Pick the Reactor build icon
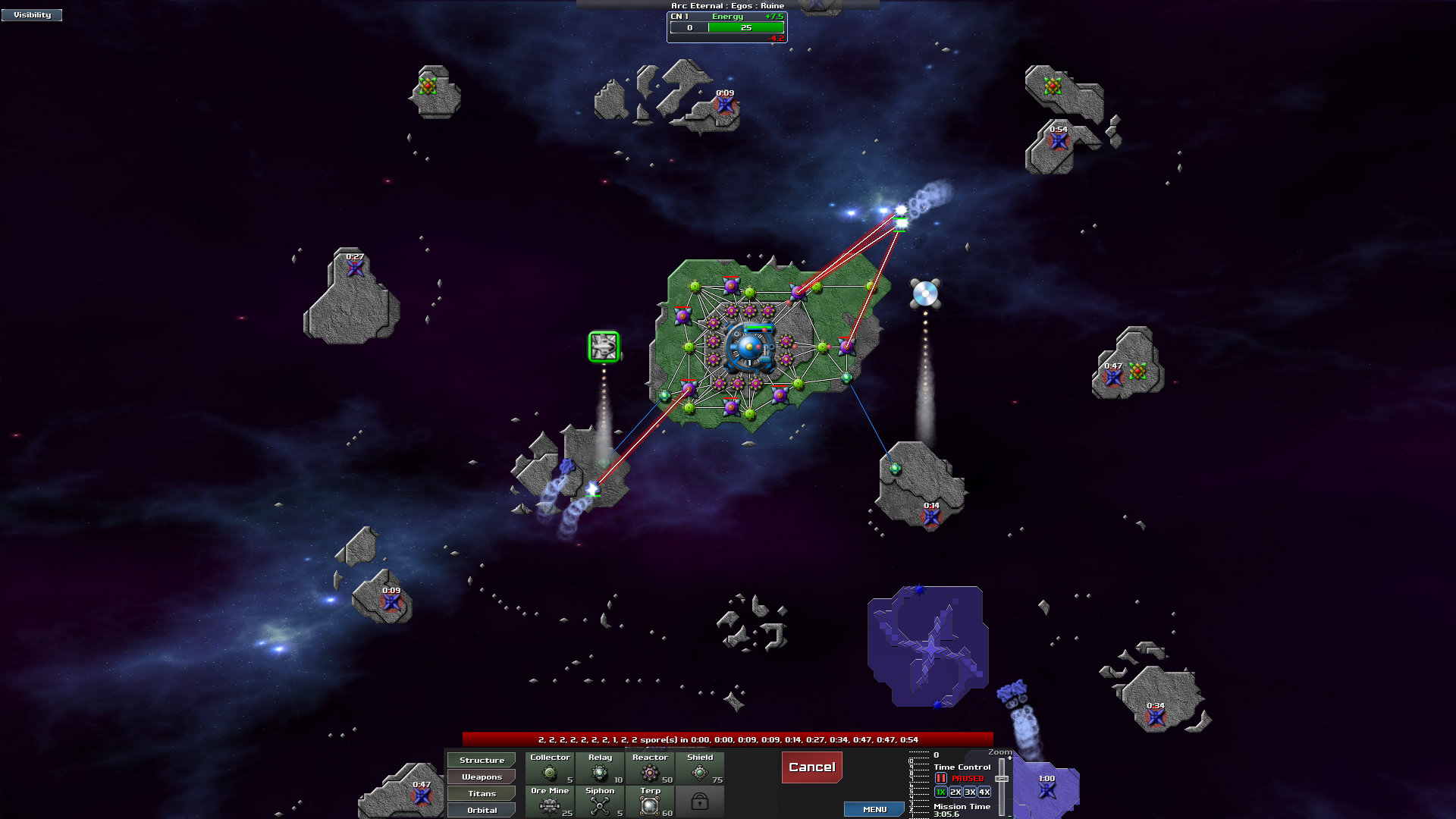1456x819 pixels. (650, 768)
